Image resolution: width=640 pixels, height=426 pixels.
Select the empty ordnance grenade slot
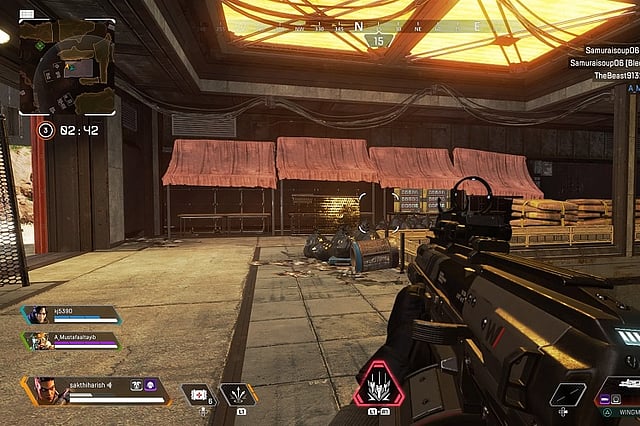[x=568, y=394]
